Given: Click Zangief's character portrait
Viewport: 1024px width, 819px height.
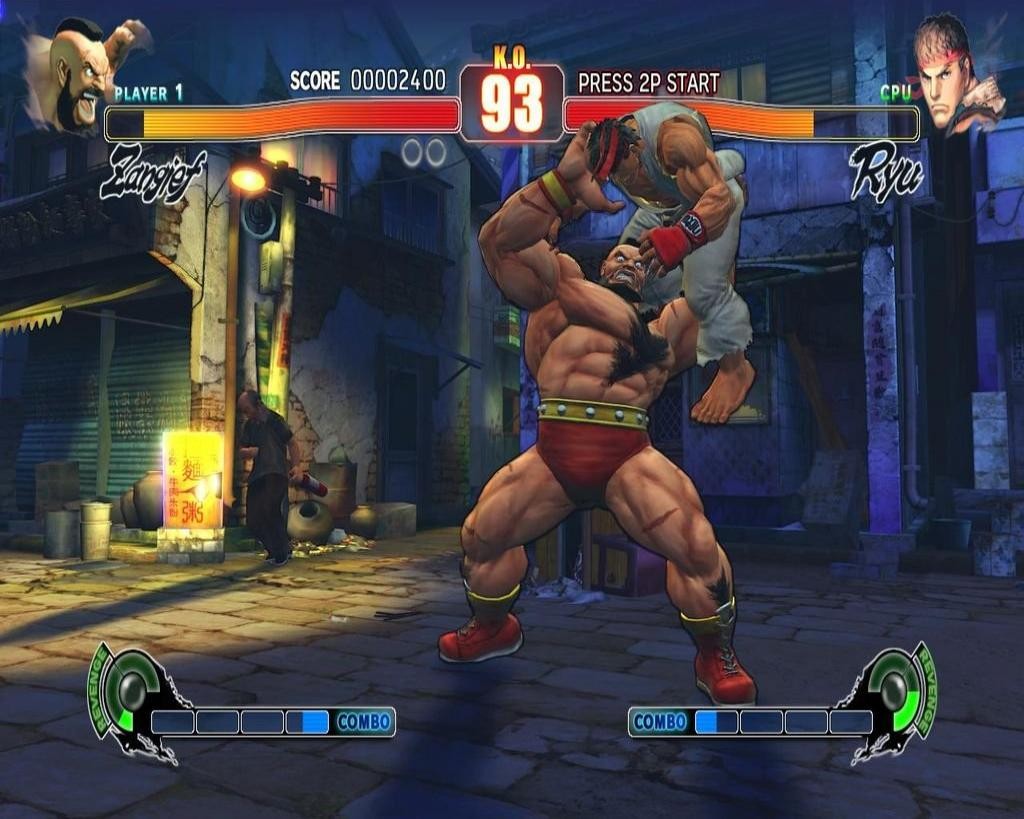Looking at the screenshot, I should coord(78,72).
